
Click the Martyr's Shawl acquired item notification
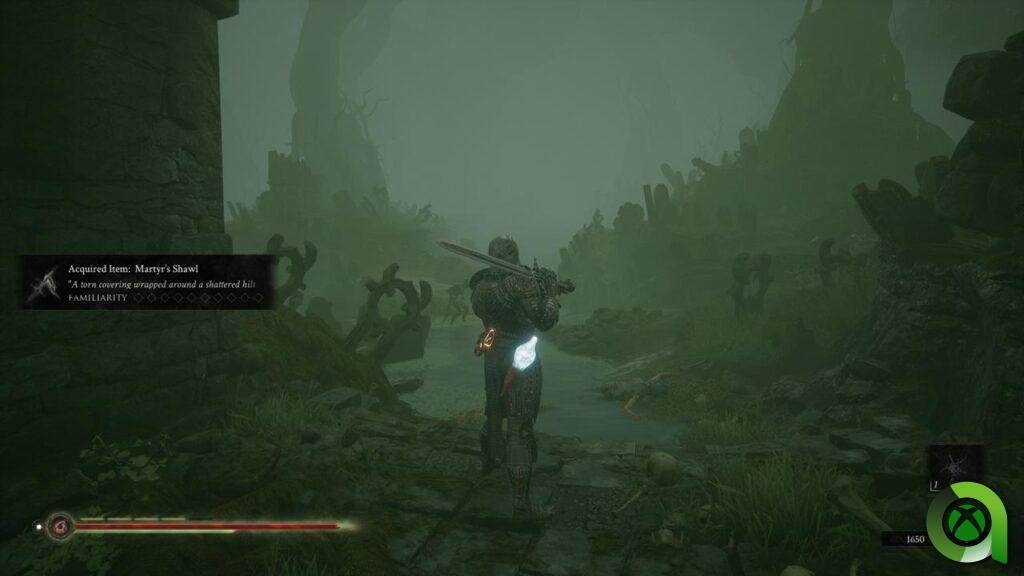tap(150, 282)
